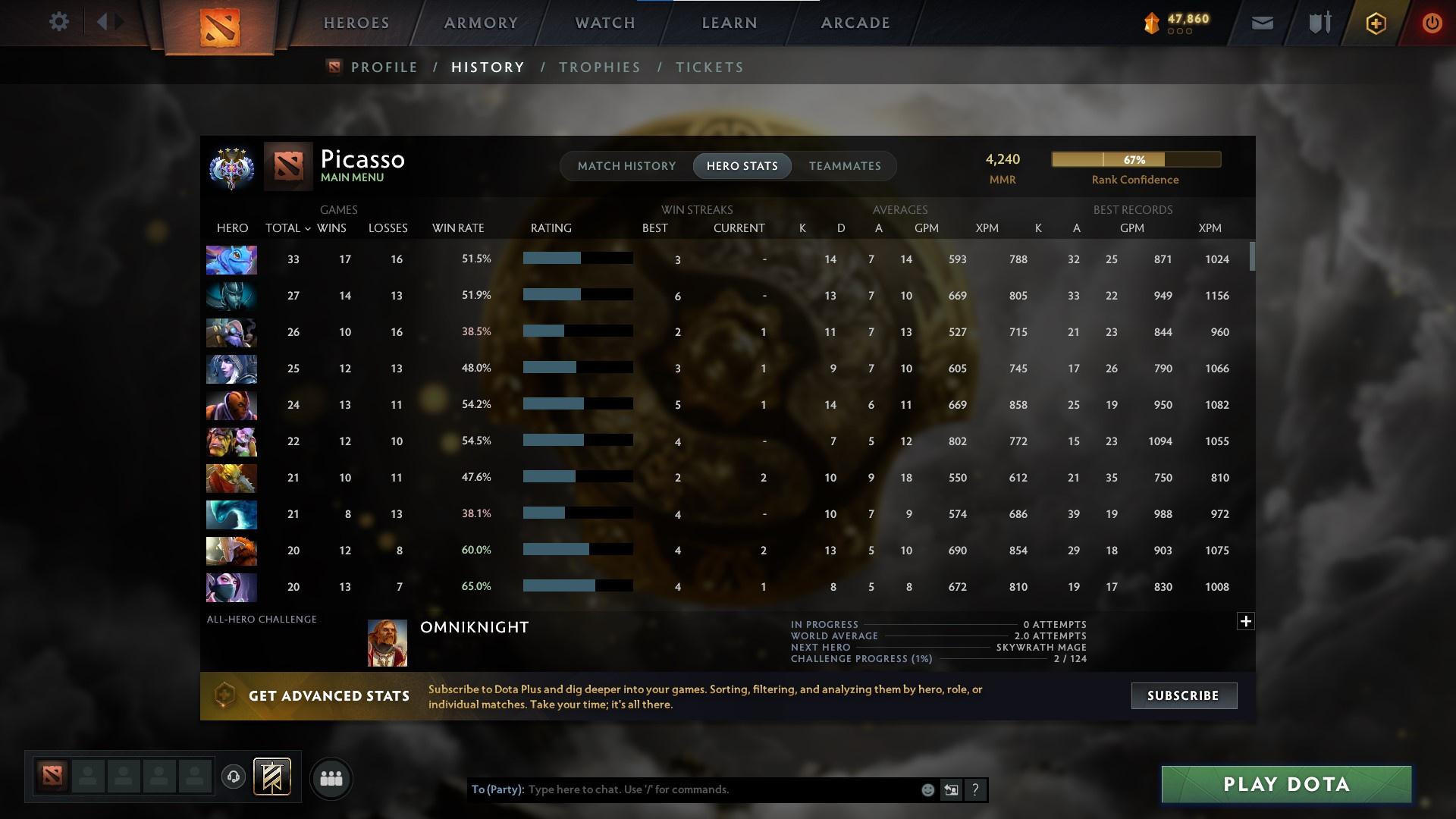Click the shield and sword Armory icon
Screen dimensions: 1456x819
1318,23
